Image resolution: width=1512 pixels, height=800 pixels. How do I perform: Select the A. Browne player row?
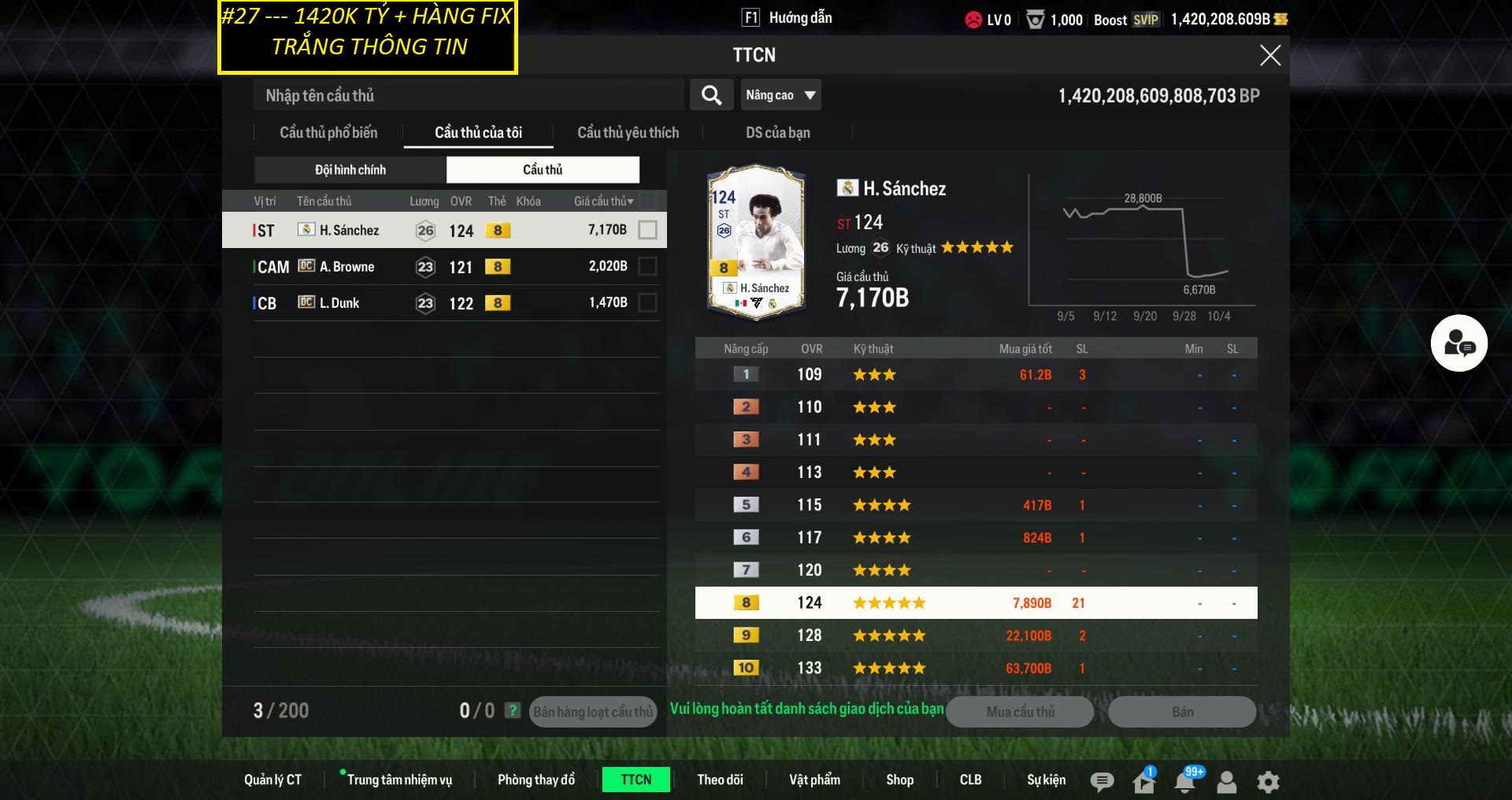coord(441,267)
